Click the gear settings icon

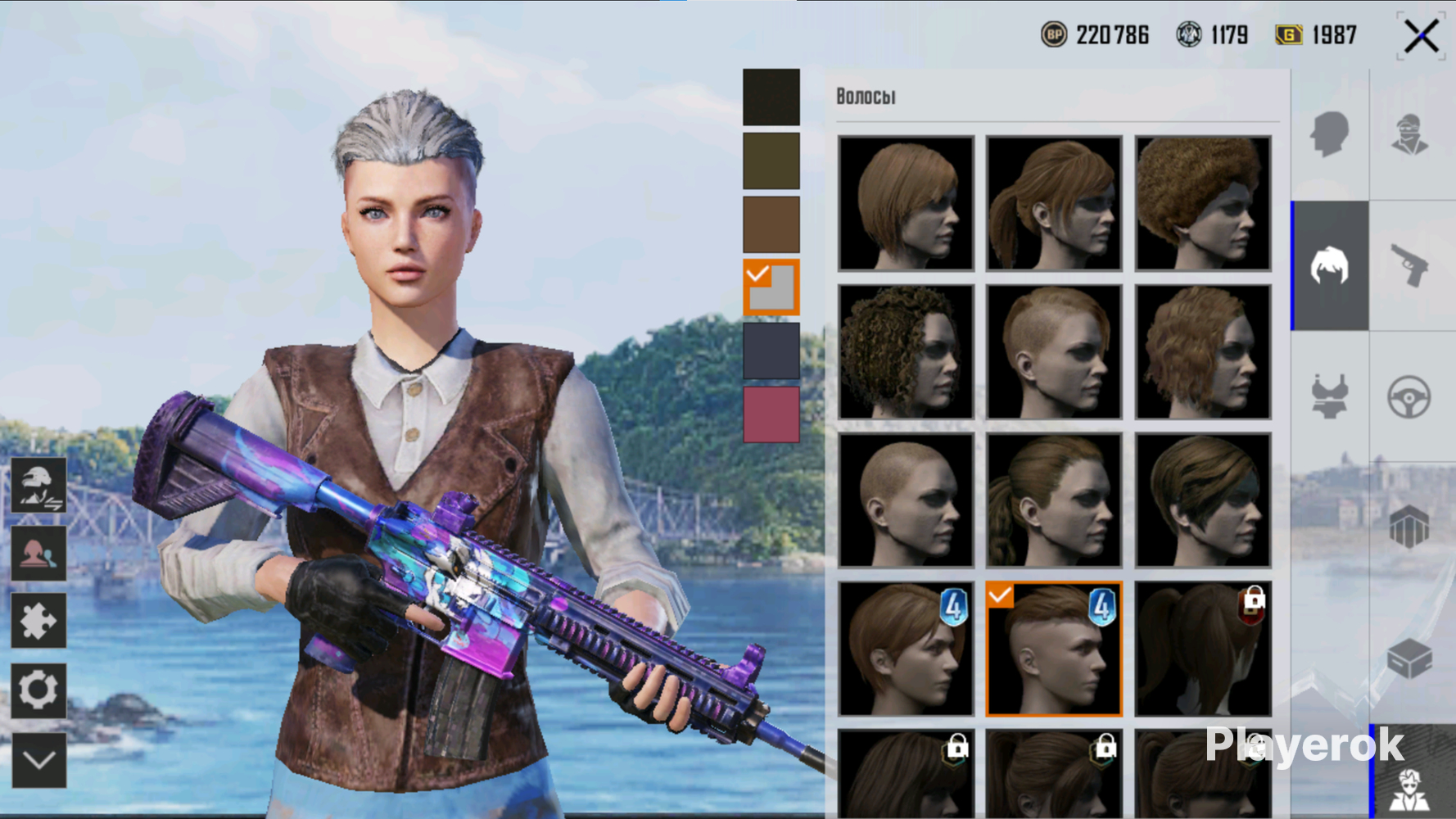coord(38,690)
